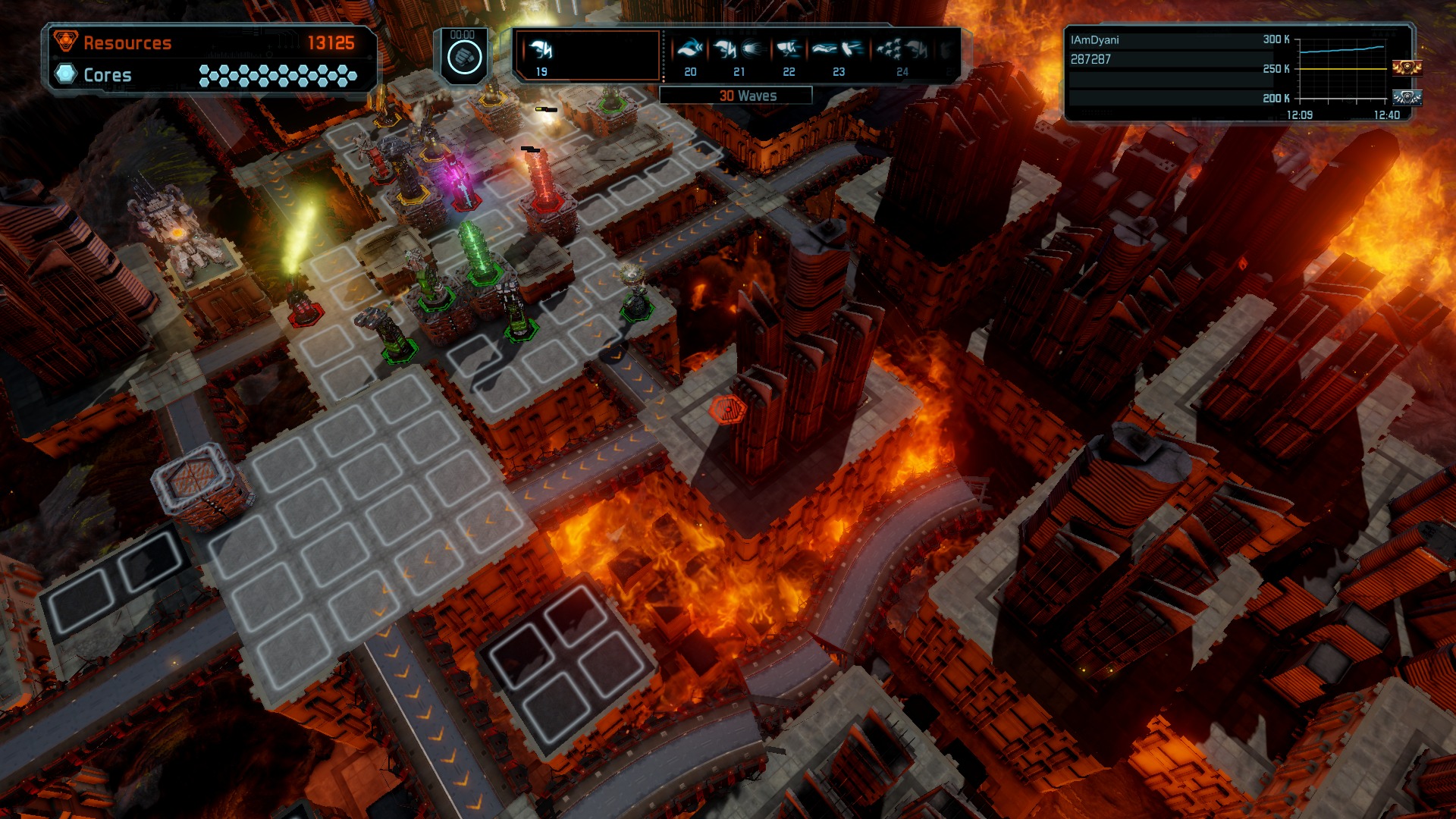Viewport: 1456px width, 819px height.
Task: Click the Resources emblem icon
Action: pos(67,43)
